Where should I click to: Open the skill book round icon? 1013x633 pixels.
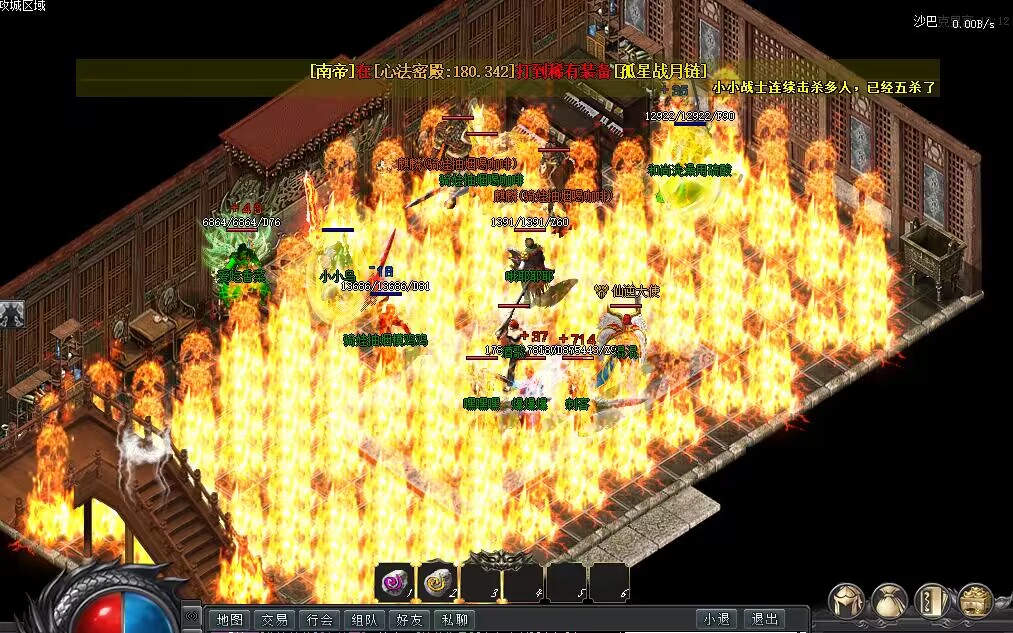point(933,600)
